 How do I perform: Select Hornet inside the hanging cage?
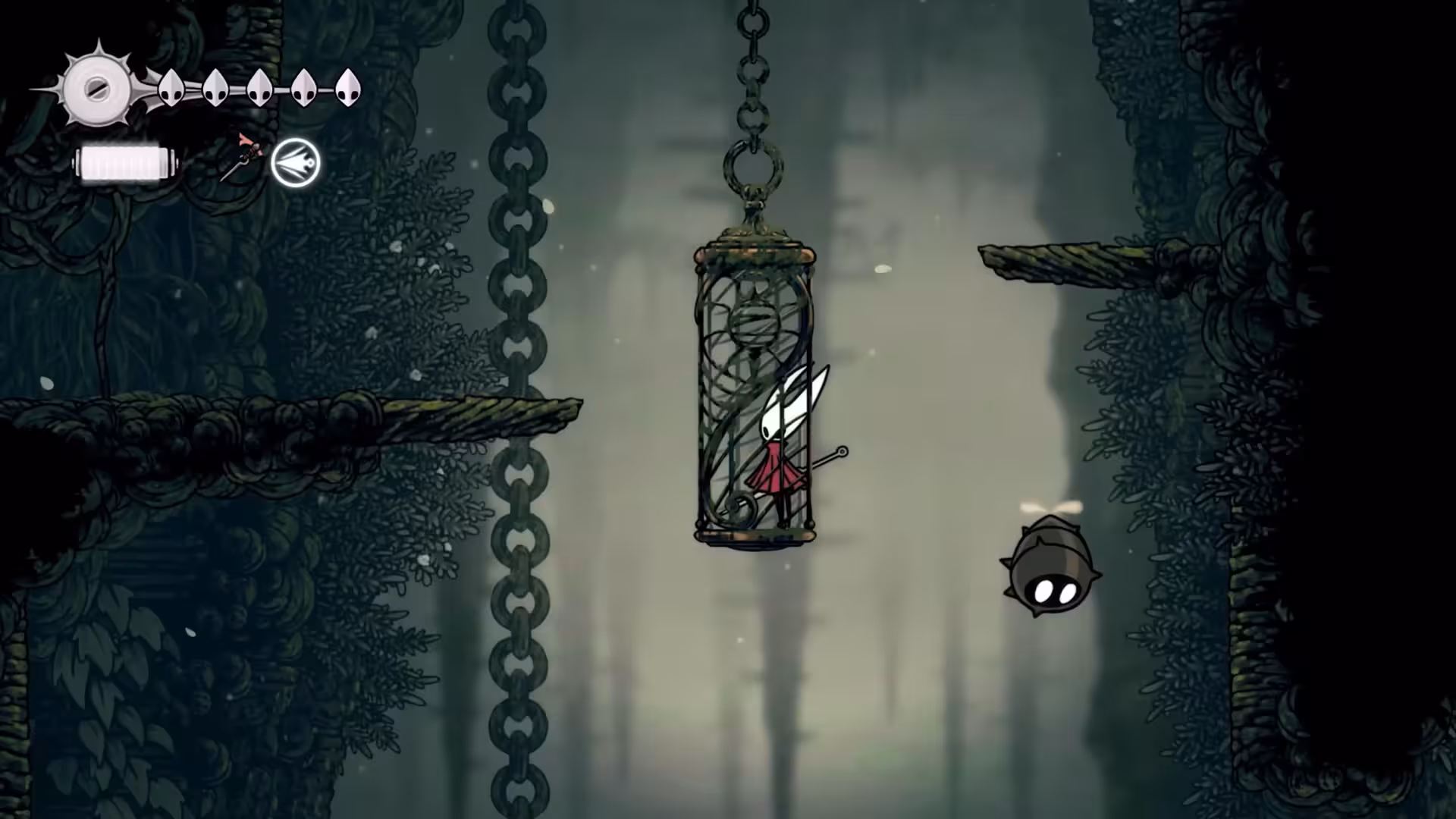coord(777,440)
